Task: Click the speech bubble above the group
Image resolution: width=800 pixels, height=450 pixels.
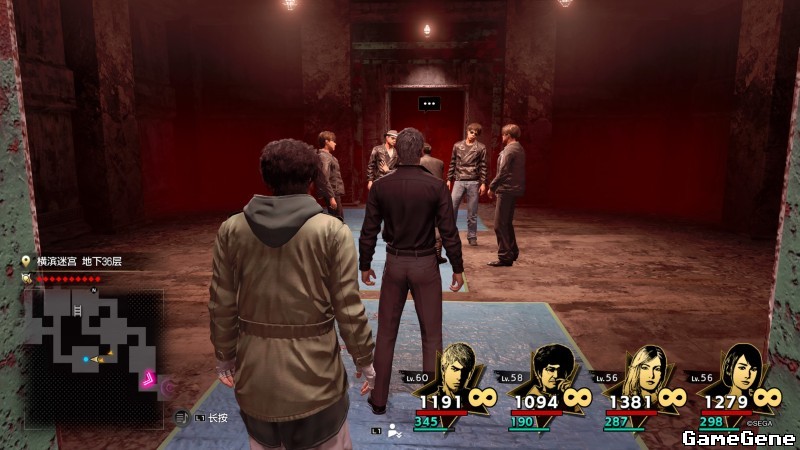Action: [429, 103]
